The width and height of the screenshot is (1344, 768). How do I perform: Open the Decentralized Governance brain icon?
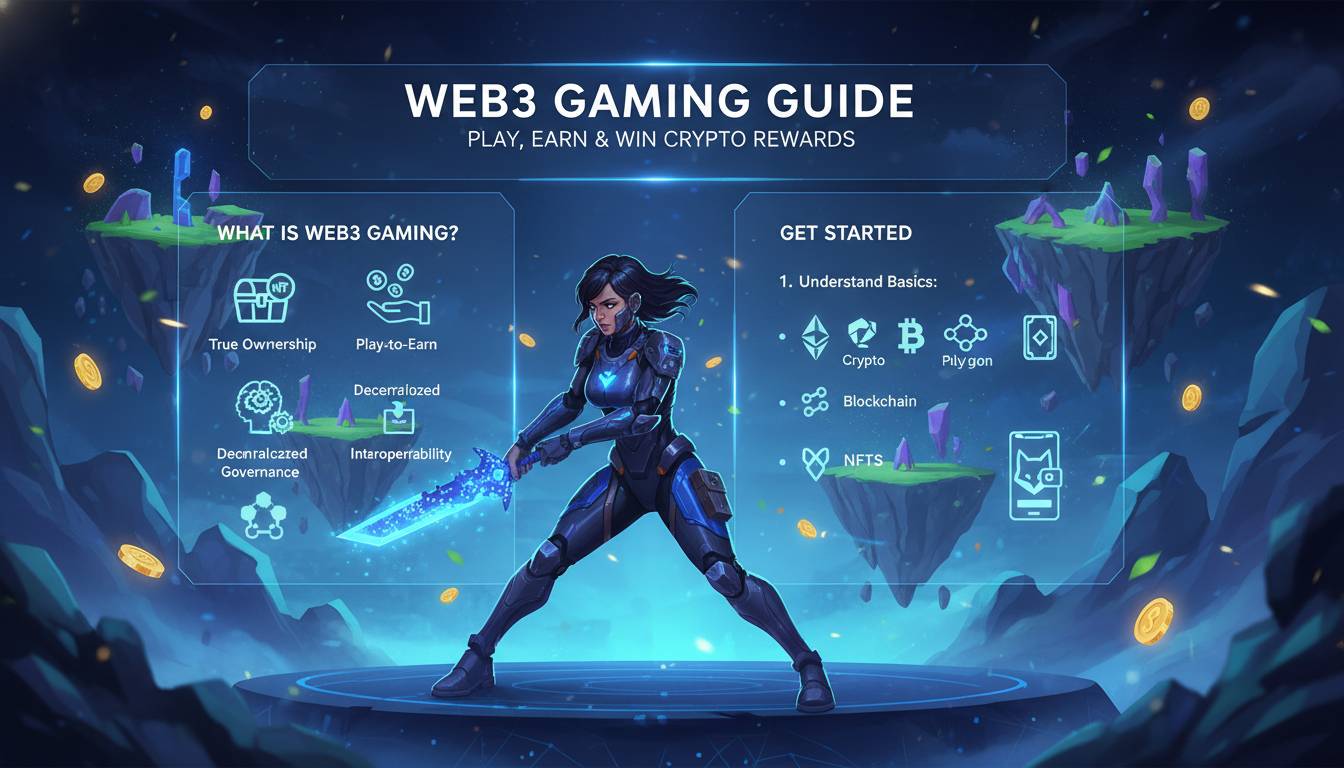pyautogui.click(x=262, y=410)
